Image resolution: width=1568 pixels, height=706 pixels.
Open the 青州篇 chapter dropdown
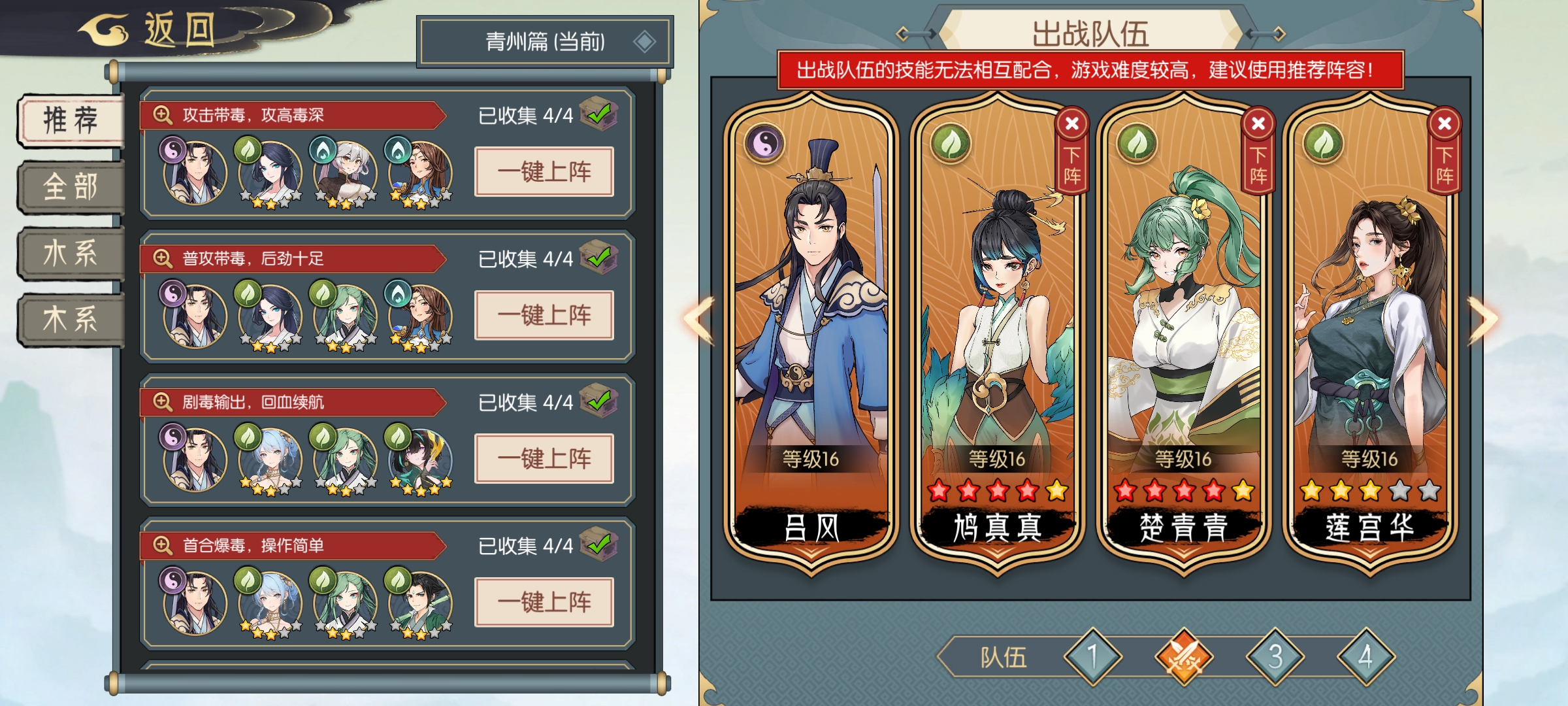545,42
